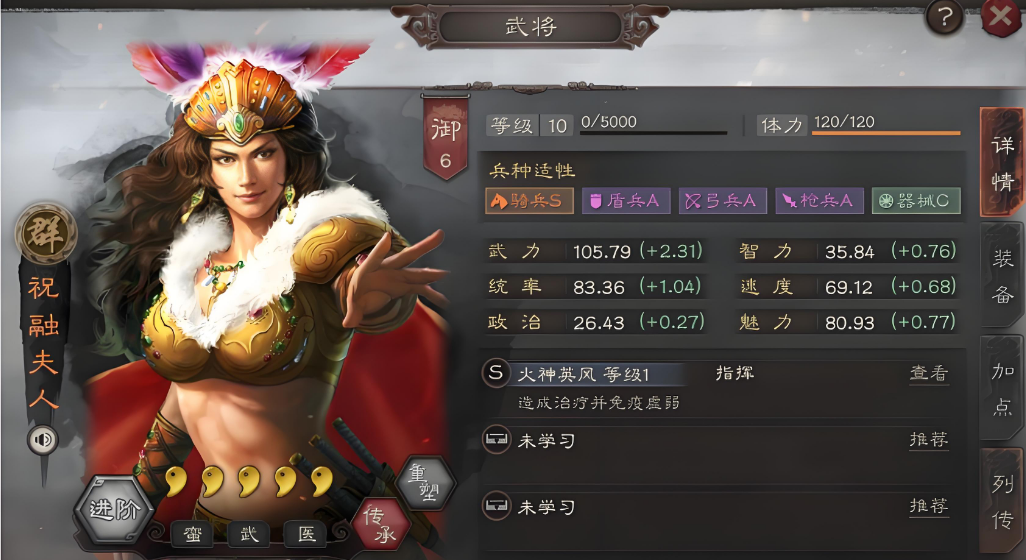Screen dimensions: 1026x560
Task: Open the 火神英风 S skill entry
Action: (x=585, y=374)
